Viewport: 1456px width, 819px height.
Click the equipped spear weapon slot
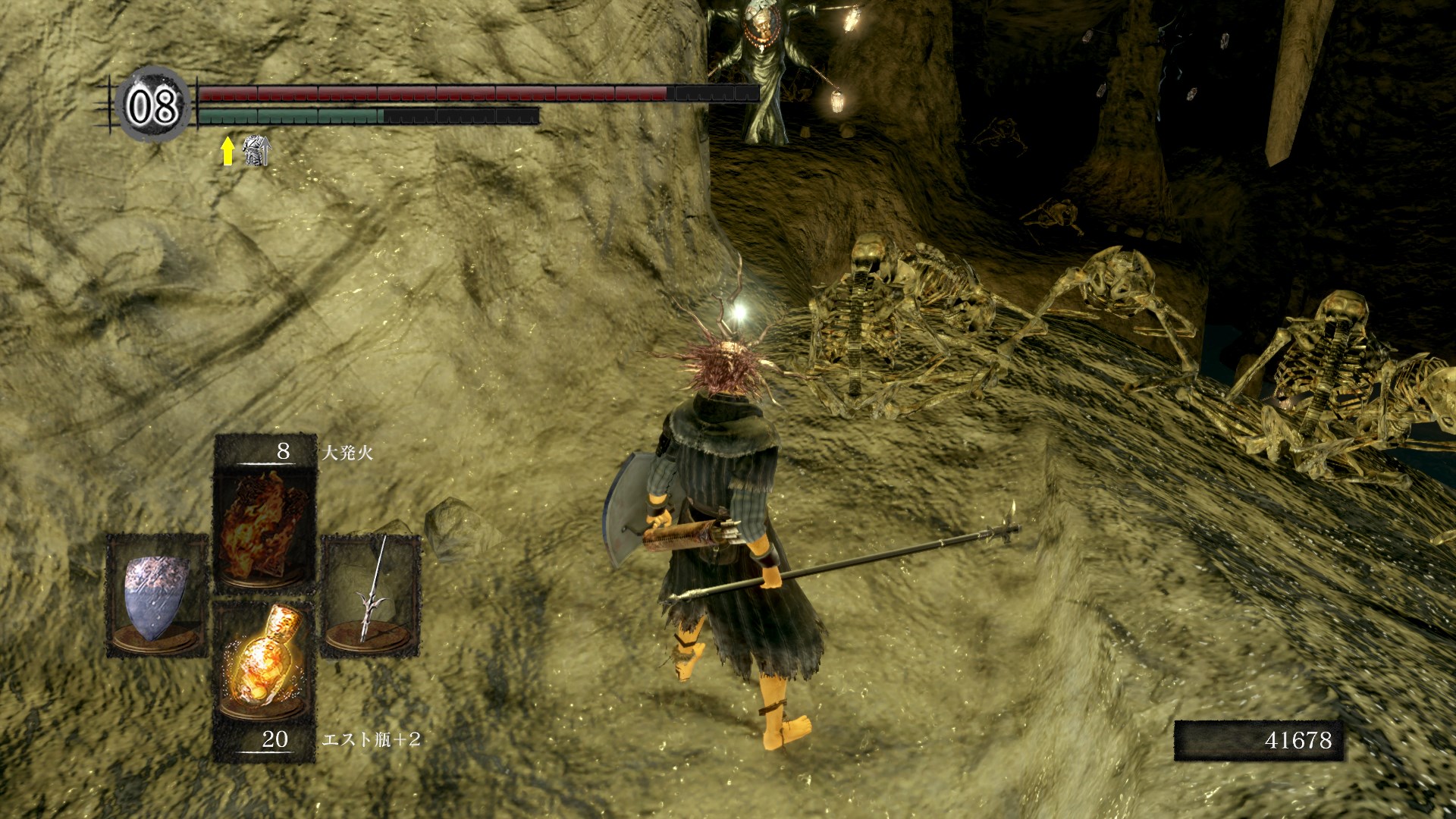[371, 595]
